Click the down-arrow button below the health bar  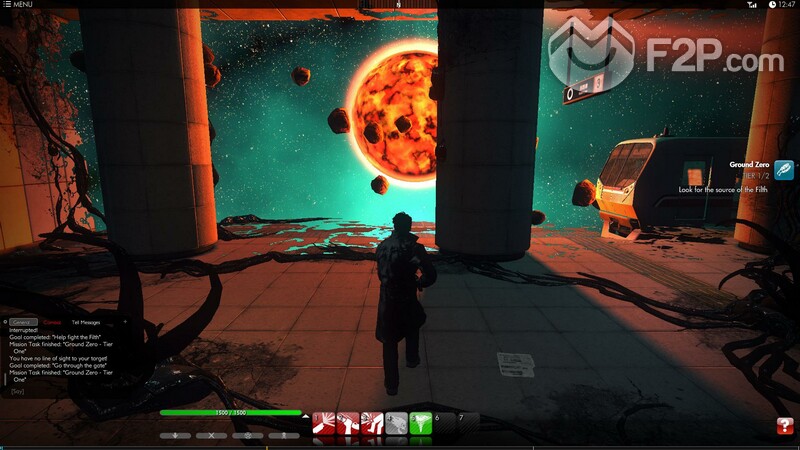click(175, 436)
